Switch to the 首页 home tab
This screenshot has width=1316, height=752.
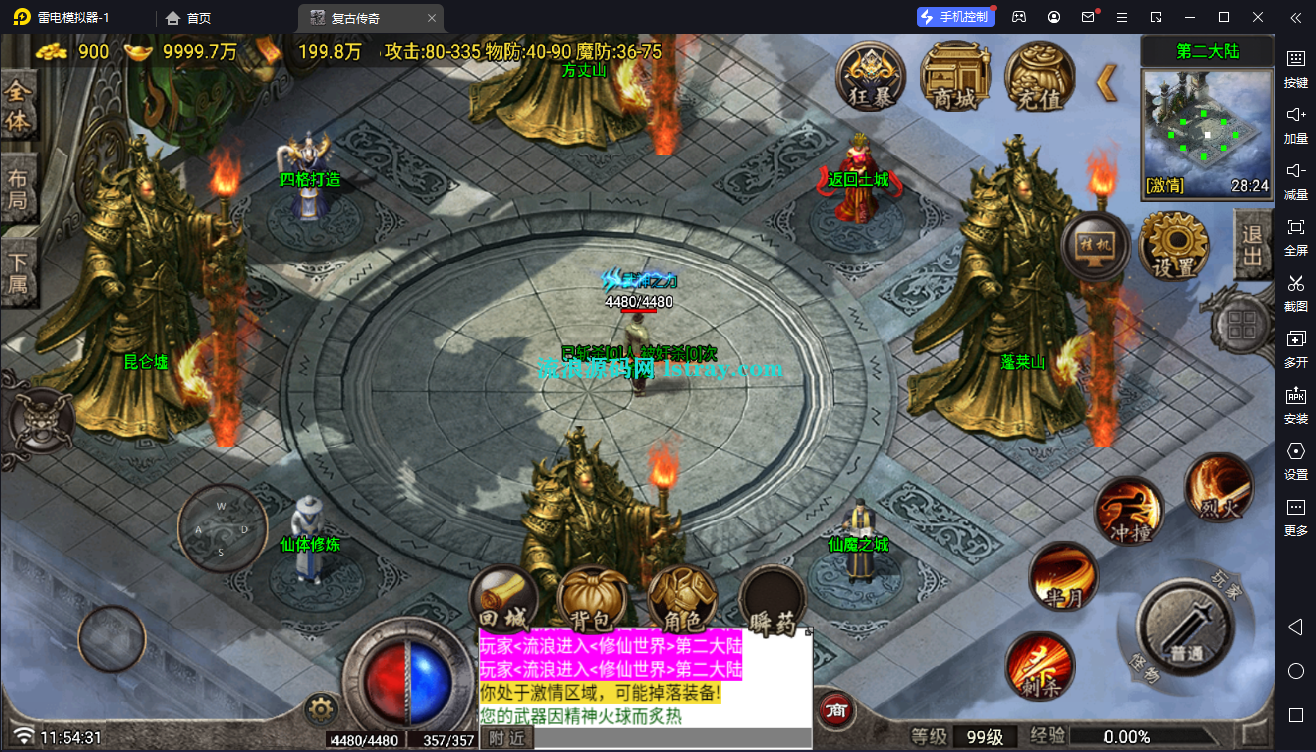(x=188, y=18)
